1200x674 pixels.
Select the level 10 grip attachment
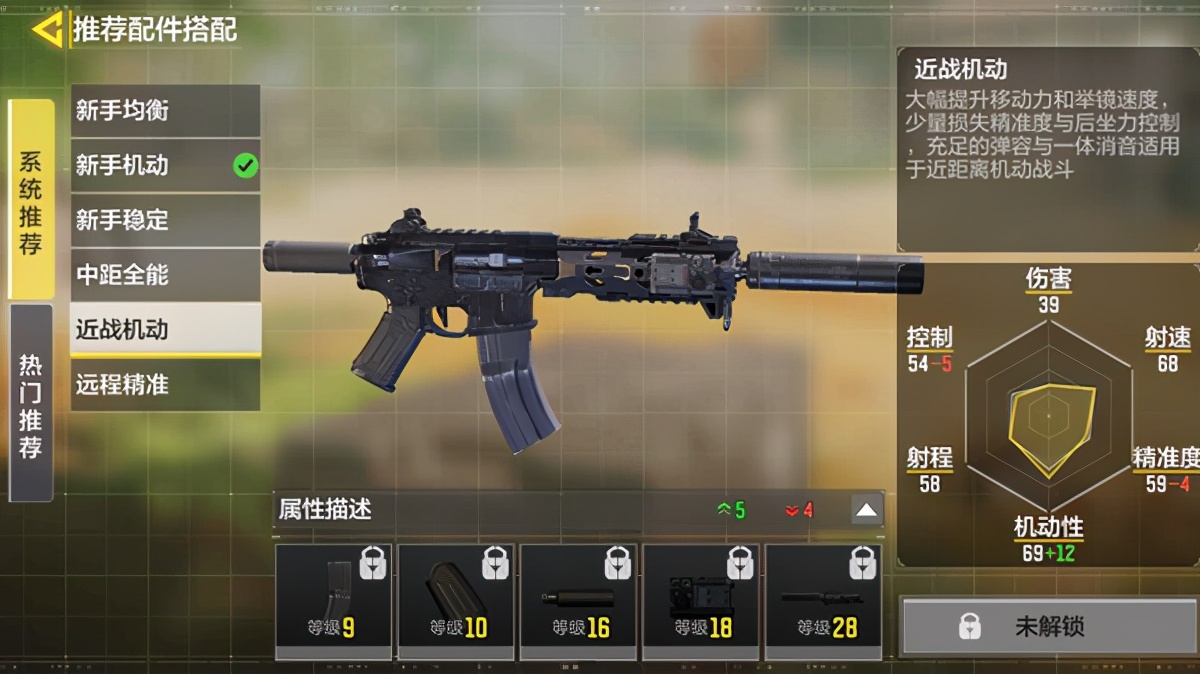coord(456,601)
